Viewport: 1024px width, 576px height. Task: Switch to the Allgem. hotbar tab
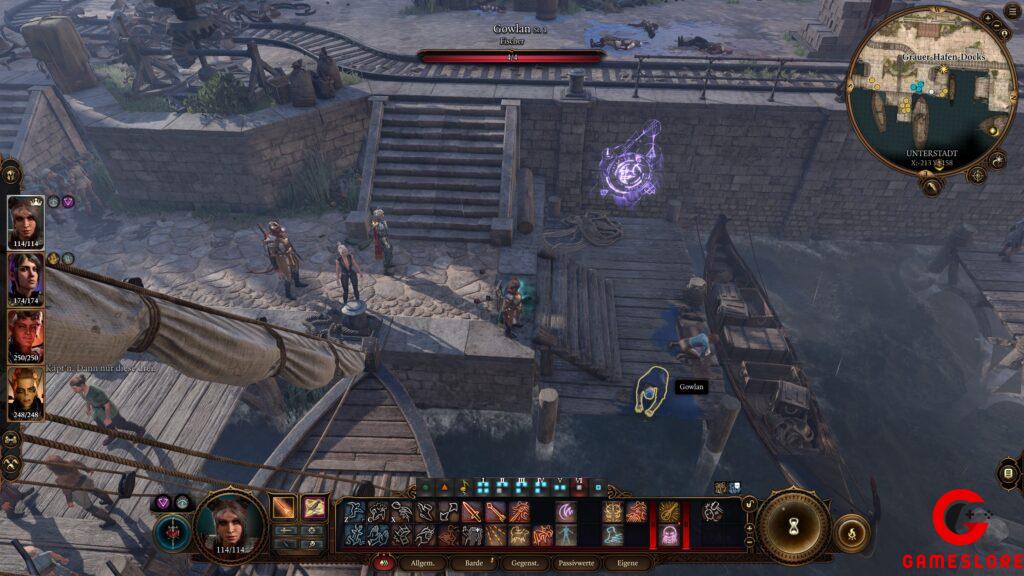pos(420,563)
